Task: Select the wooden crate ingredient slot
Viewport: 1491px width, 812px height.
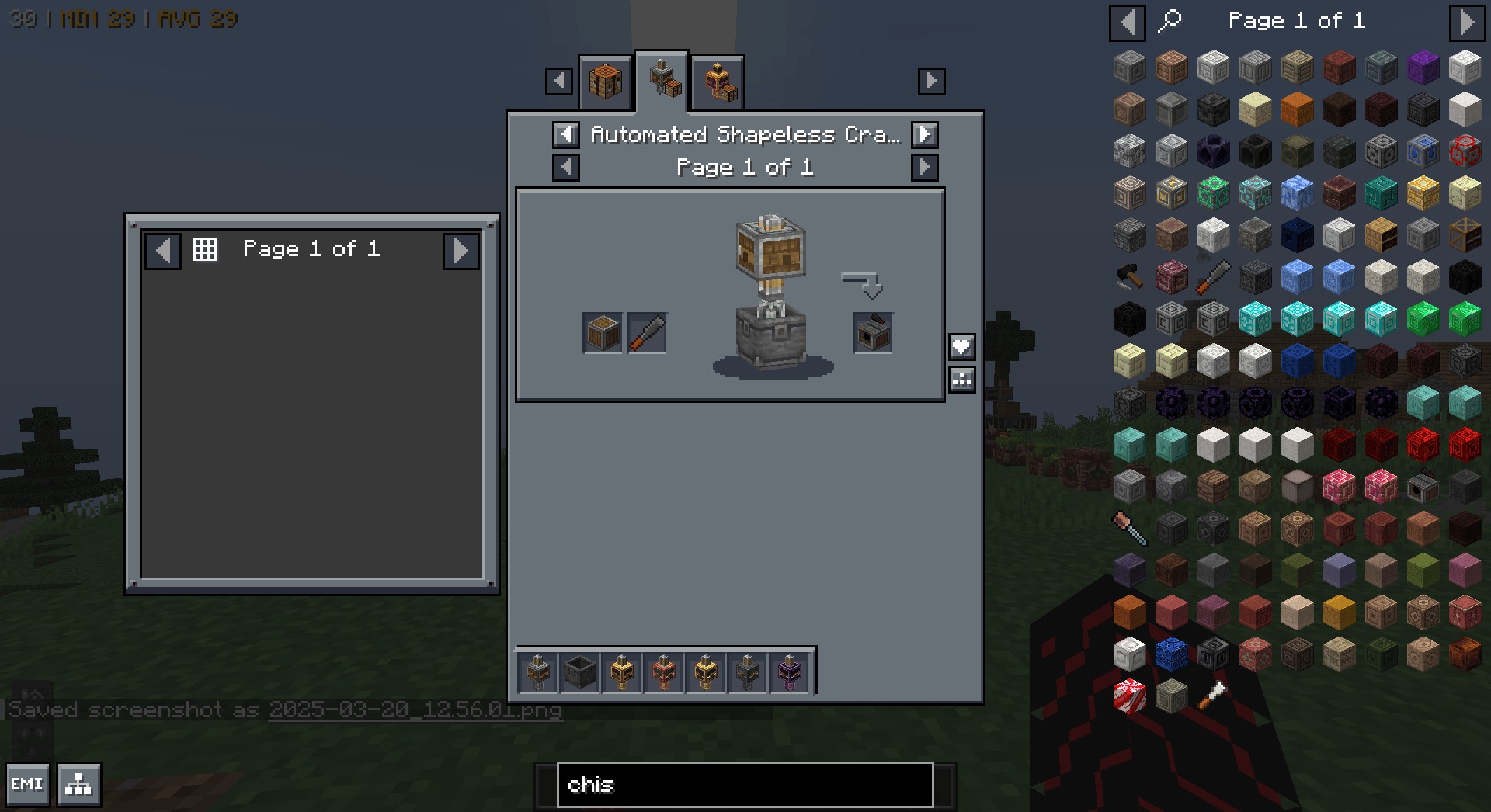Action: [603, 333]
